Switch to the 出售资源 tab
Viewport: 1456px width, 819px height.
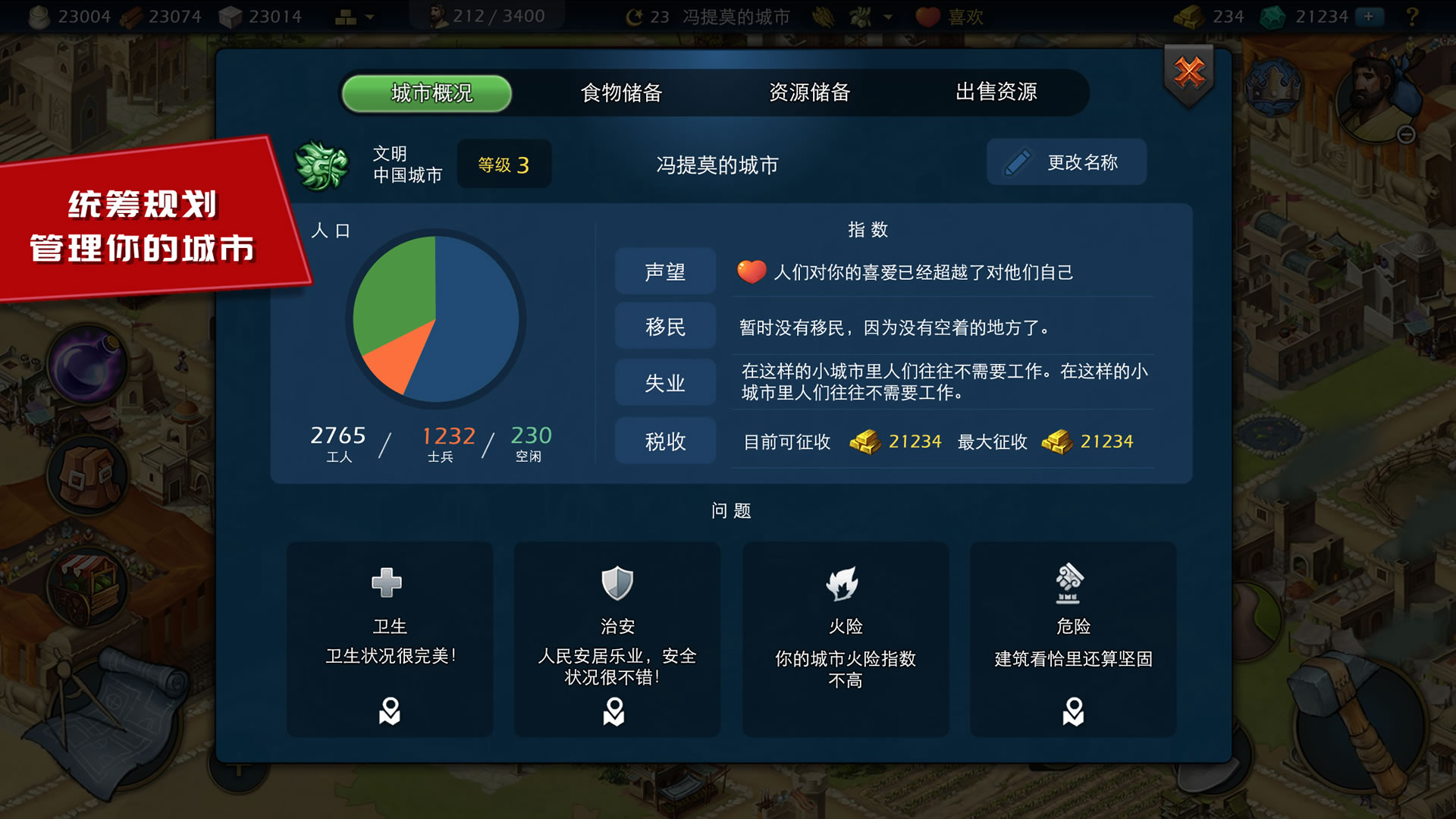[997, 93]
